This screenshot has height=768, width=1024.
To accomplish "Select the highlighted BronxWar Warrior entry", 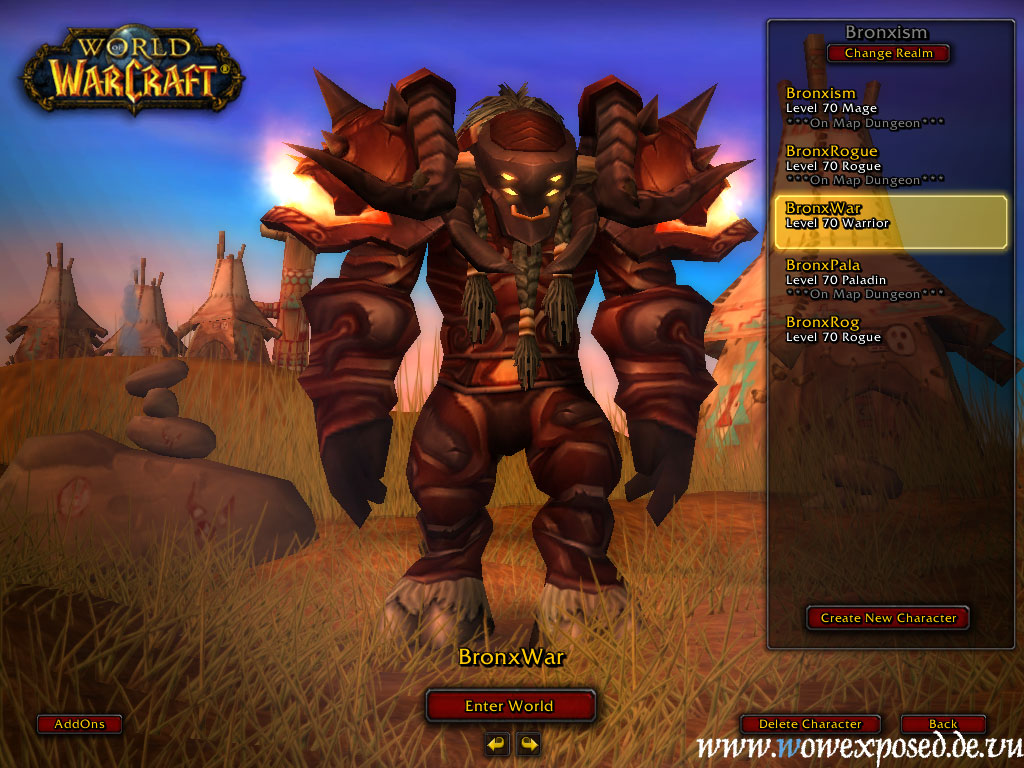I will point(890,222).
